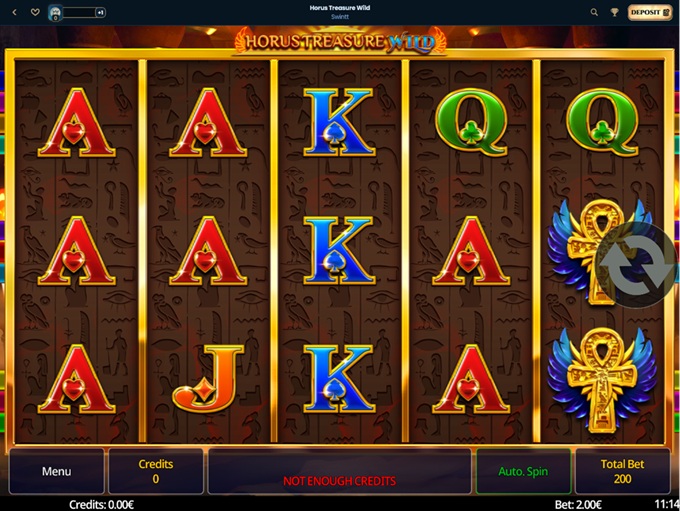The image size is (680, 511).
Task: Click the Deposit button
Action: (x=649, y=12)
